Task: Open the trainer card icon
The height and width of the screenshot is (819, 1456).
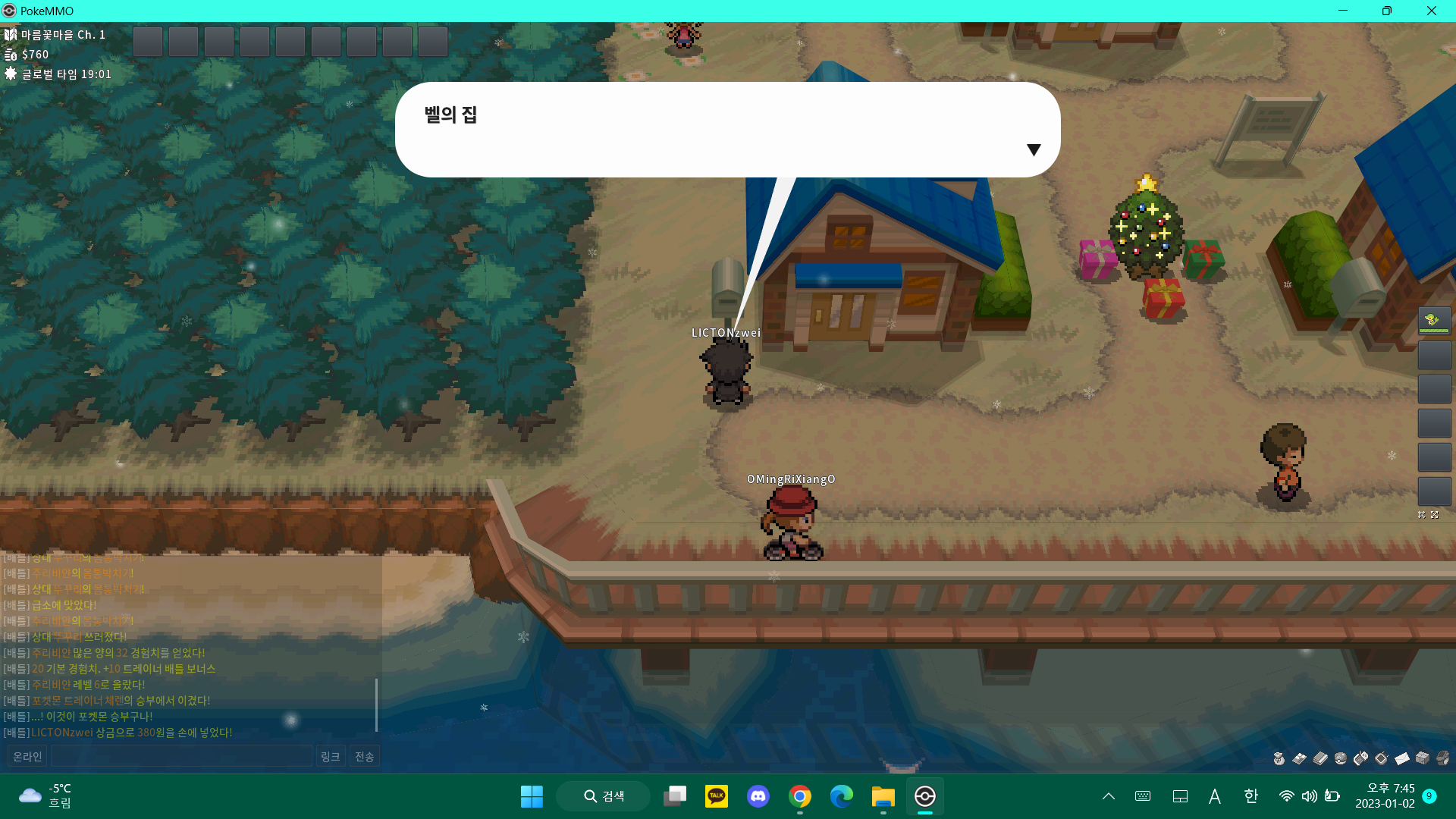Action: pos(1299,758)
